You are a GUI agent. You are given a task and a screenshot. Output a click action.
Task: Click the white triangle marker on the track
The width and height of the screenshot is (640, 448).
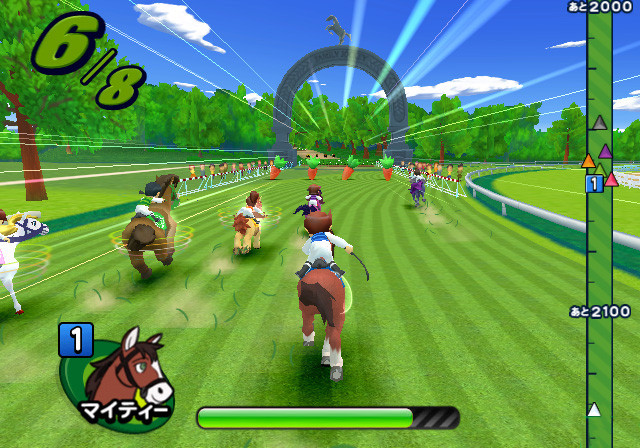coord(594,409)
